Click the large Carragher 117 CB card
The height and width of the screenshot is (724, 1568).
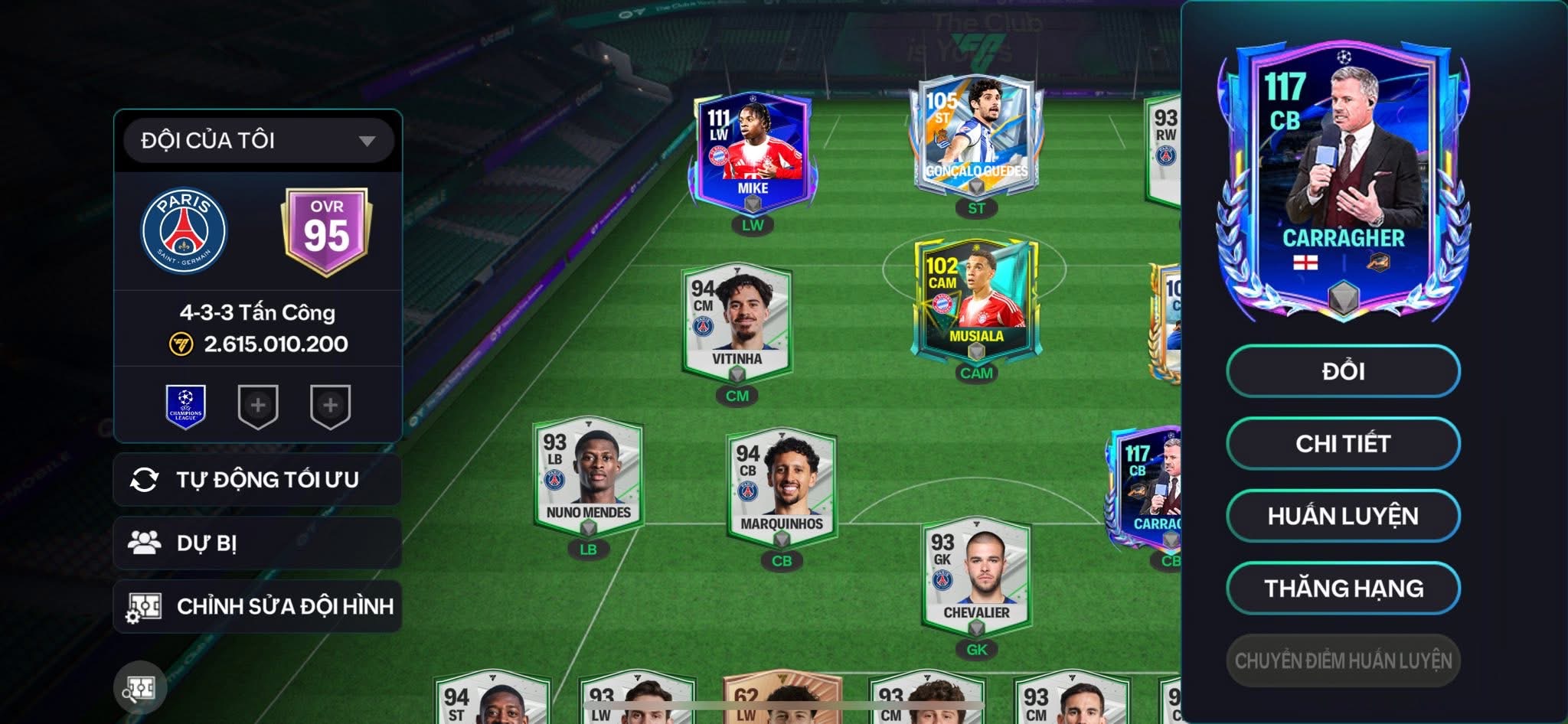[1343, 180]
